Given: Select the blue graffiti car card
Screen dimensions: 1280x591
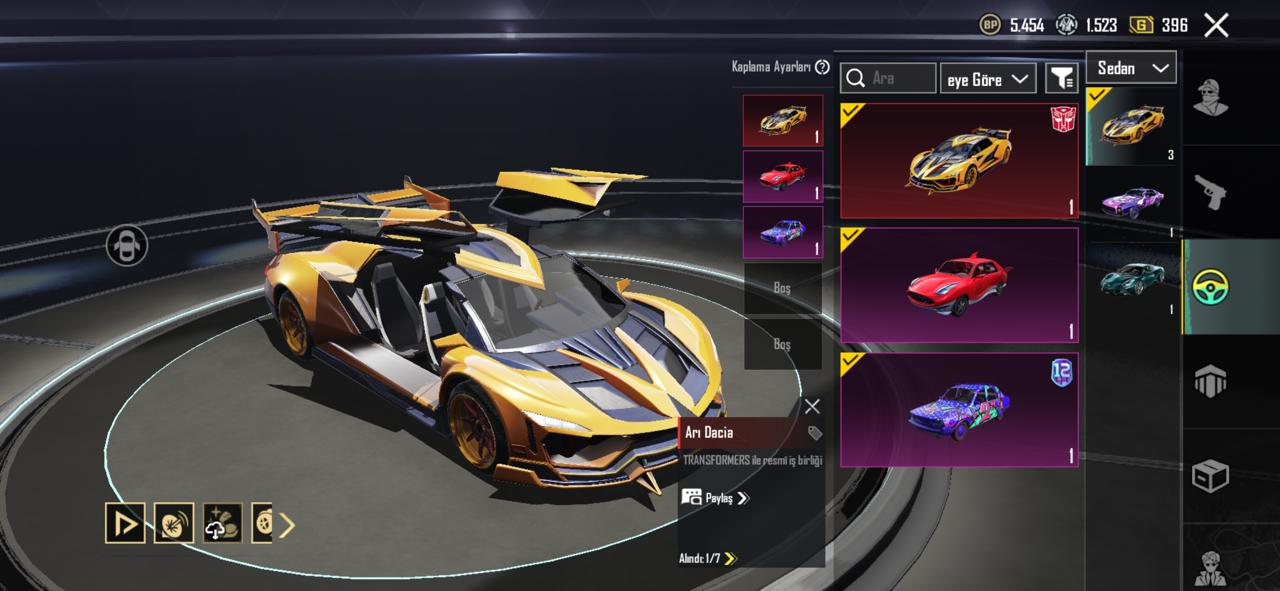Looking at the screenshot, I should [x=959, y=410].
